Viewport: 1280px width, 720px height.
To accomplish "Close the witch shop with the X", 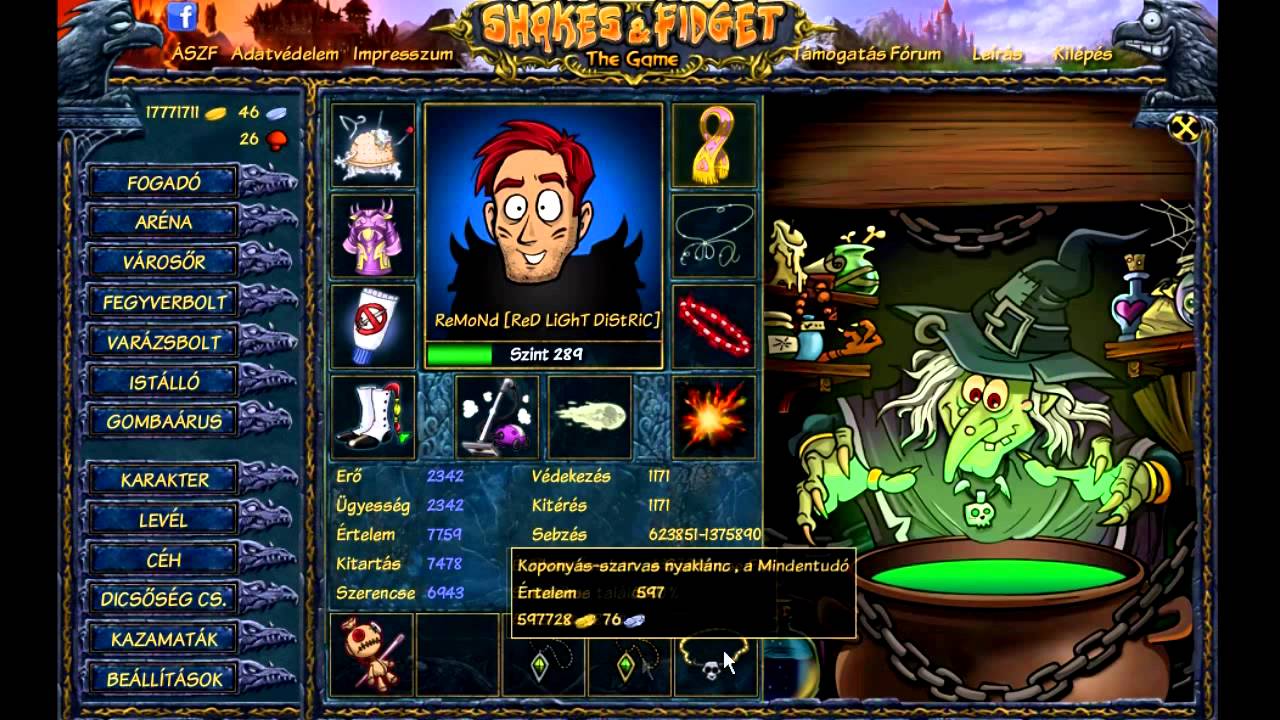I will click(x=1184, y=127).
